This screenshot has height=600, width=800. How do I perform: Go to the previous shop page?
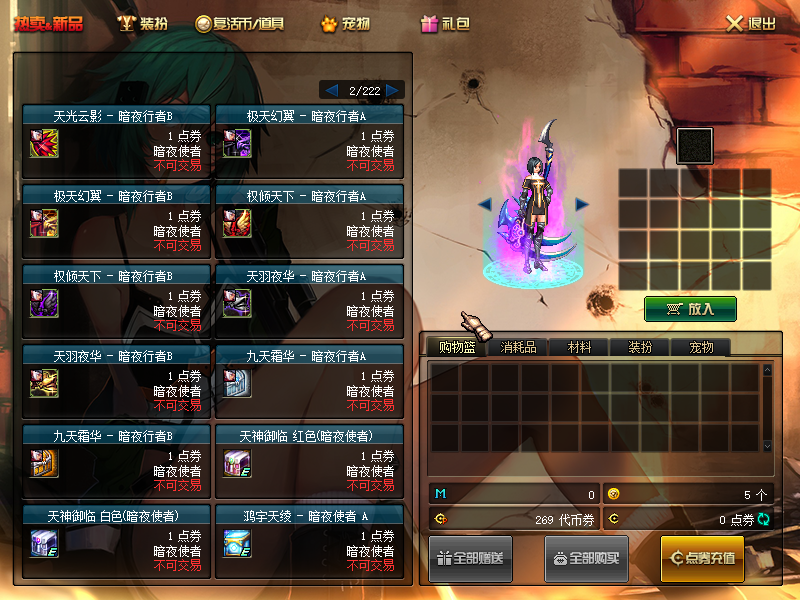331,90
